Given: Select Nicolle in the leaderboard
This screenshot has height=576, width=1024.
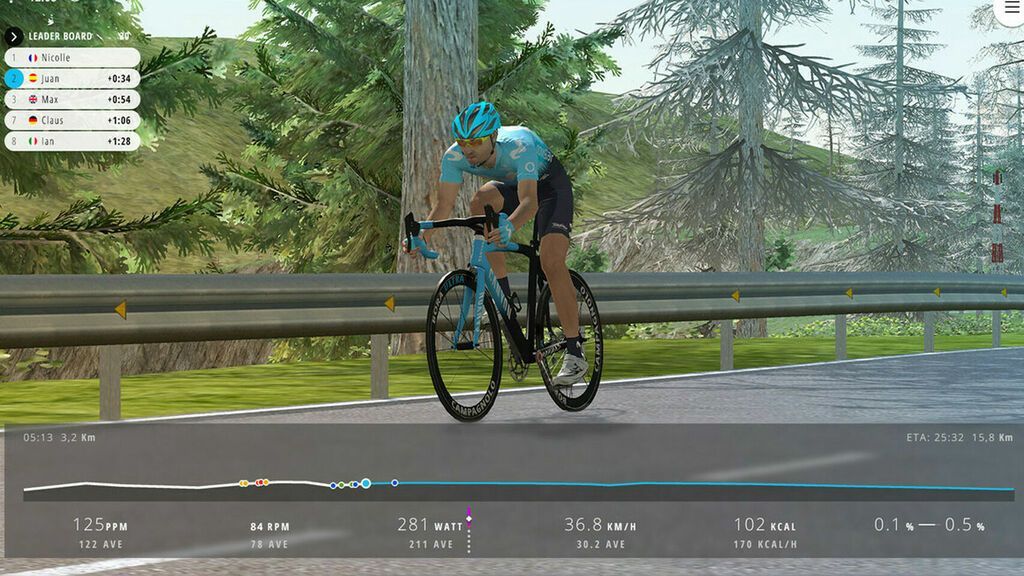Looking at the screenshot, I should pos(72,58).
